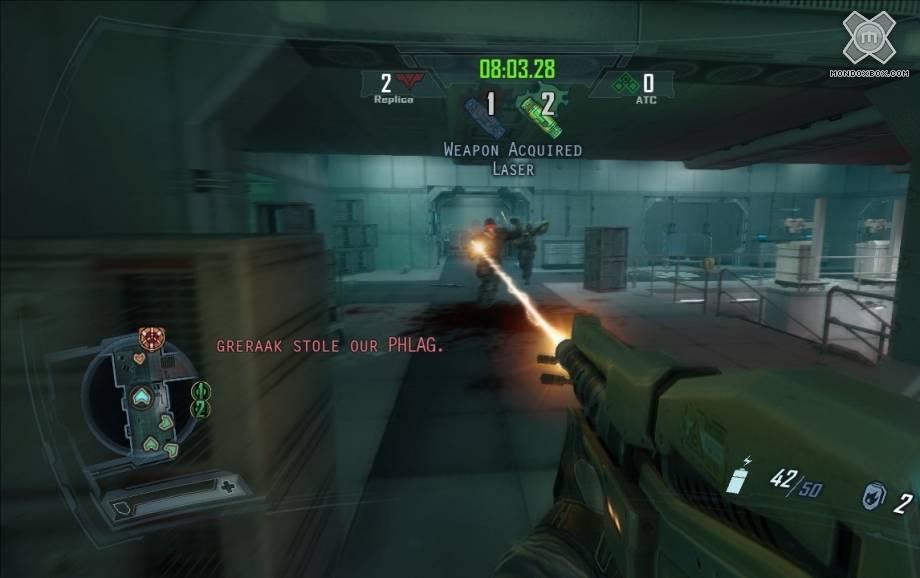Click the orange target marker above minimap

coord(150,337)
